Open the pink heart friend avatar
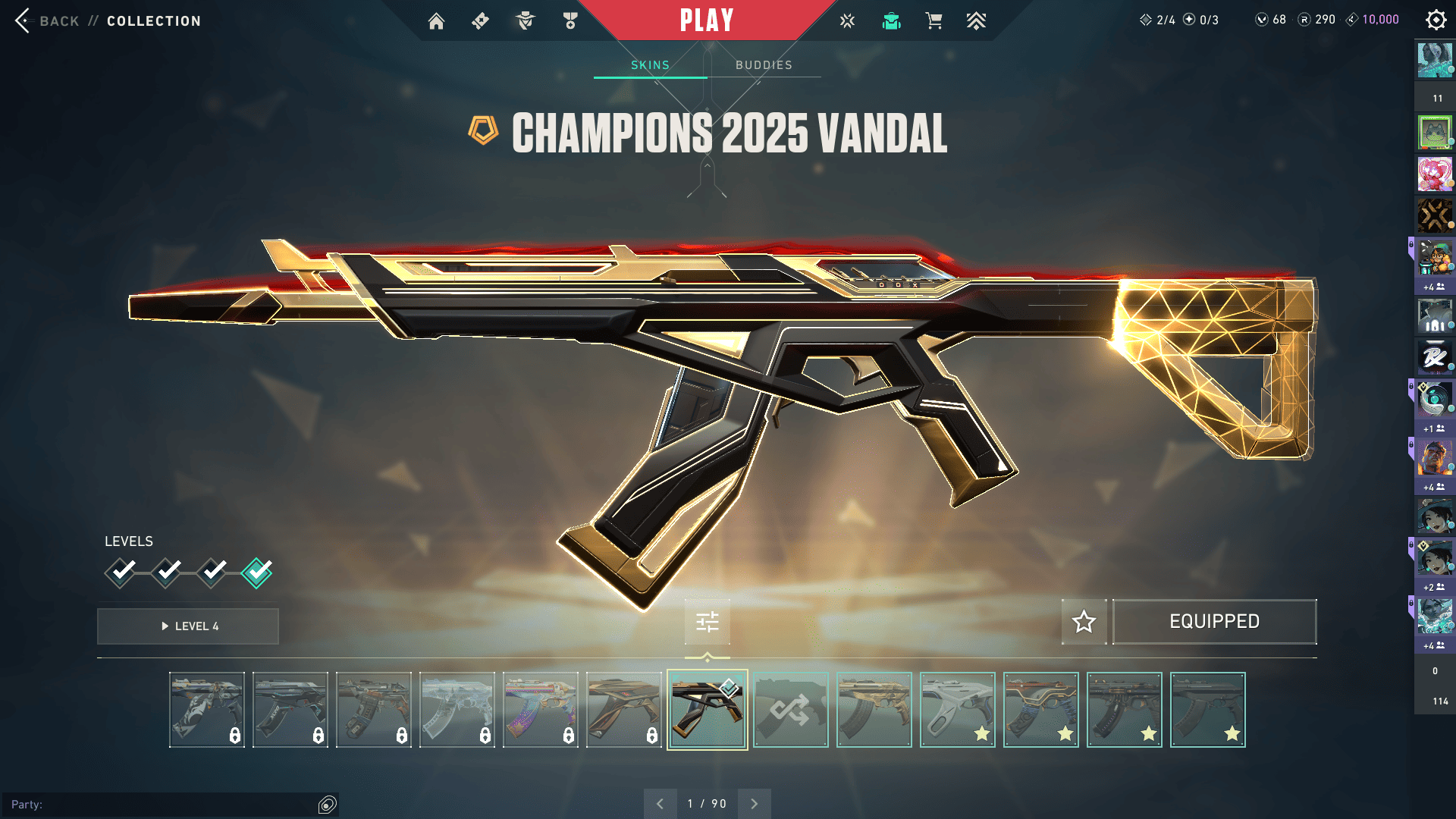Screen dimensions: 1456x819 (x=1434, y=174)
